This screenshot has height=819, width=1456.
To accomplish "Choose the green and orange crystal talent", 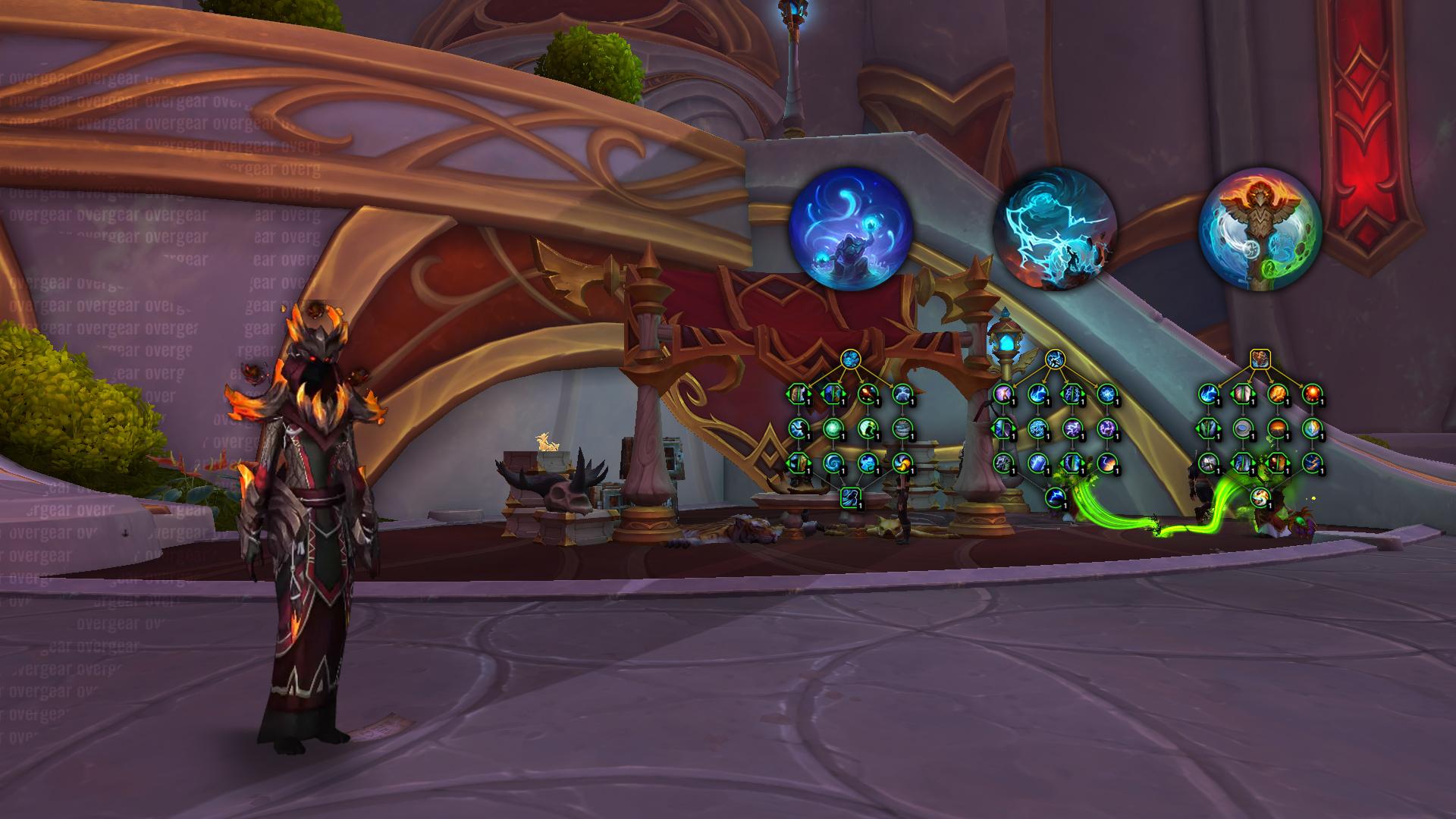I will click(x=1312, y=428).
